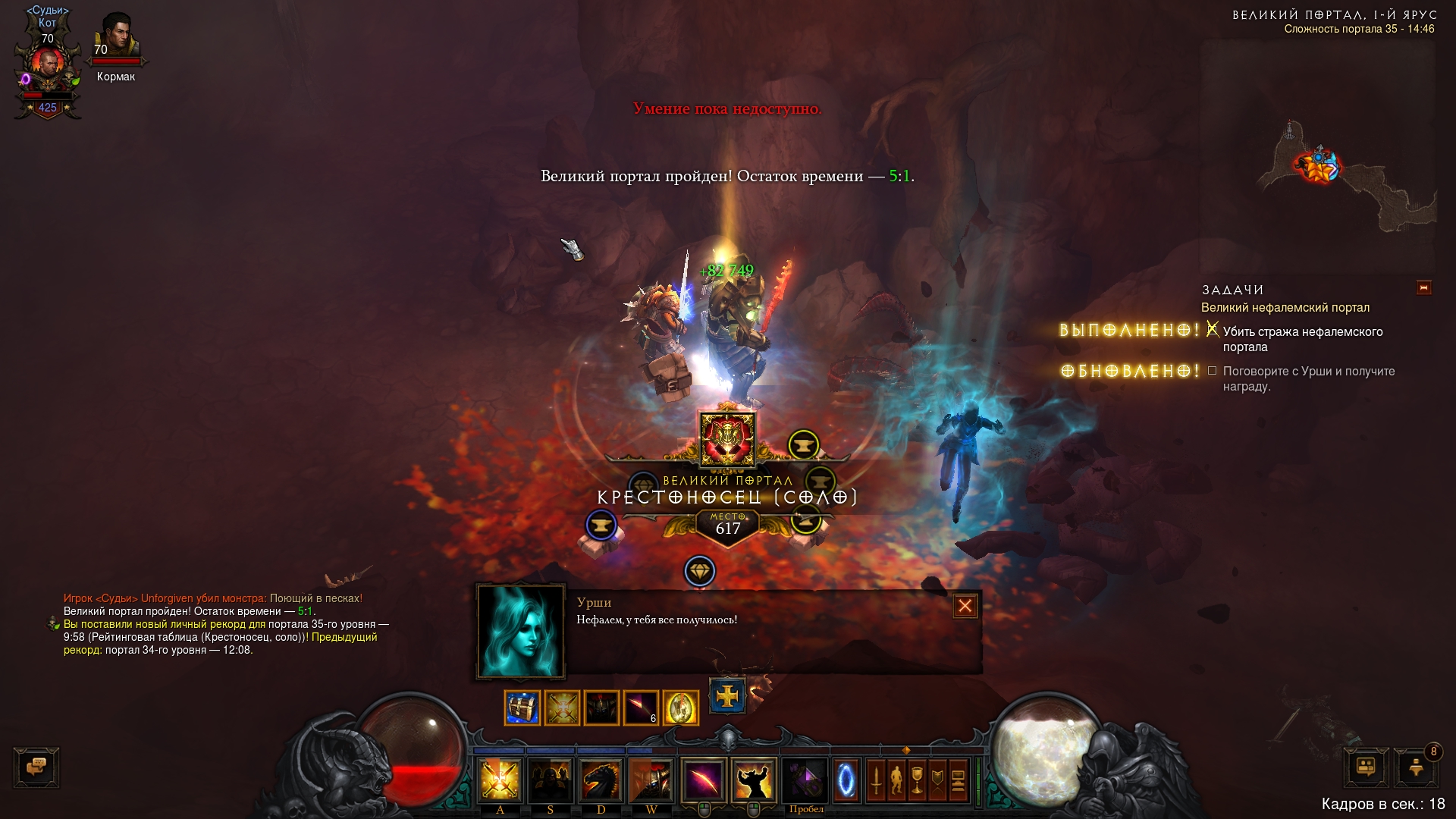
Task: Use the hooded figure skill on key S
Action: coord(551,780)
